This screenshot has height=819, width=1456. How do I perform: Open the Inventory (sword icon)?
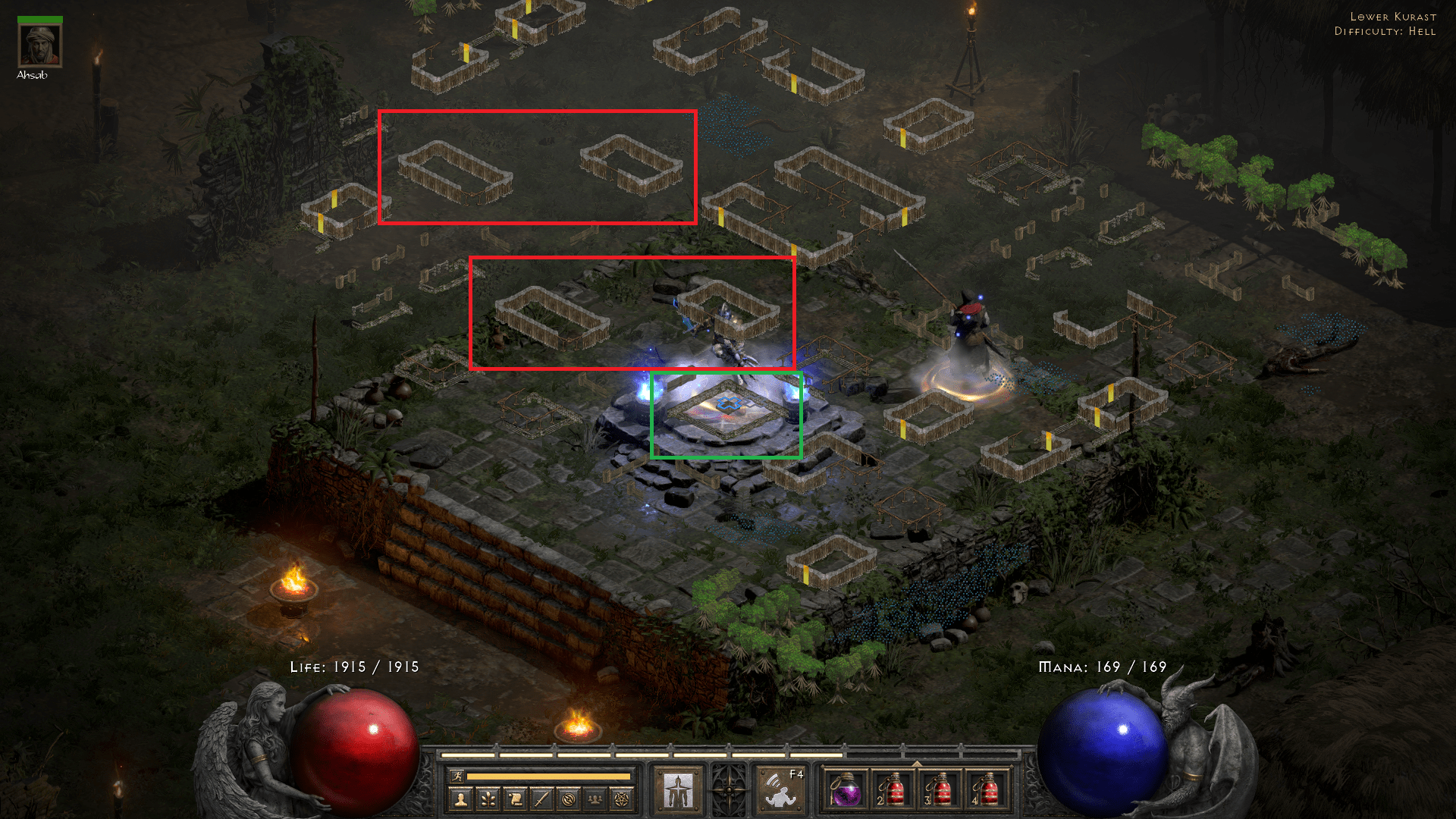541,798
